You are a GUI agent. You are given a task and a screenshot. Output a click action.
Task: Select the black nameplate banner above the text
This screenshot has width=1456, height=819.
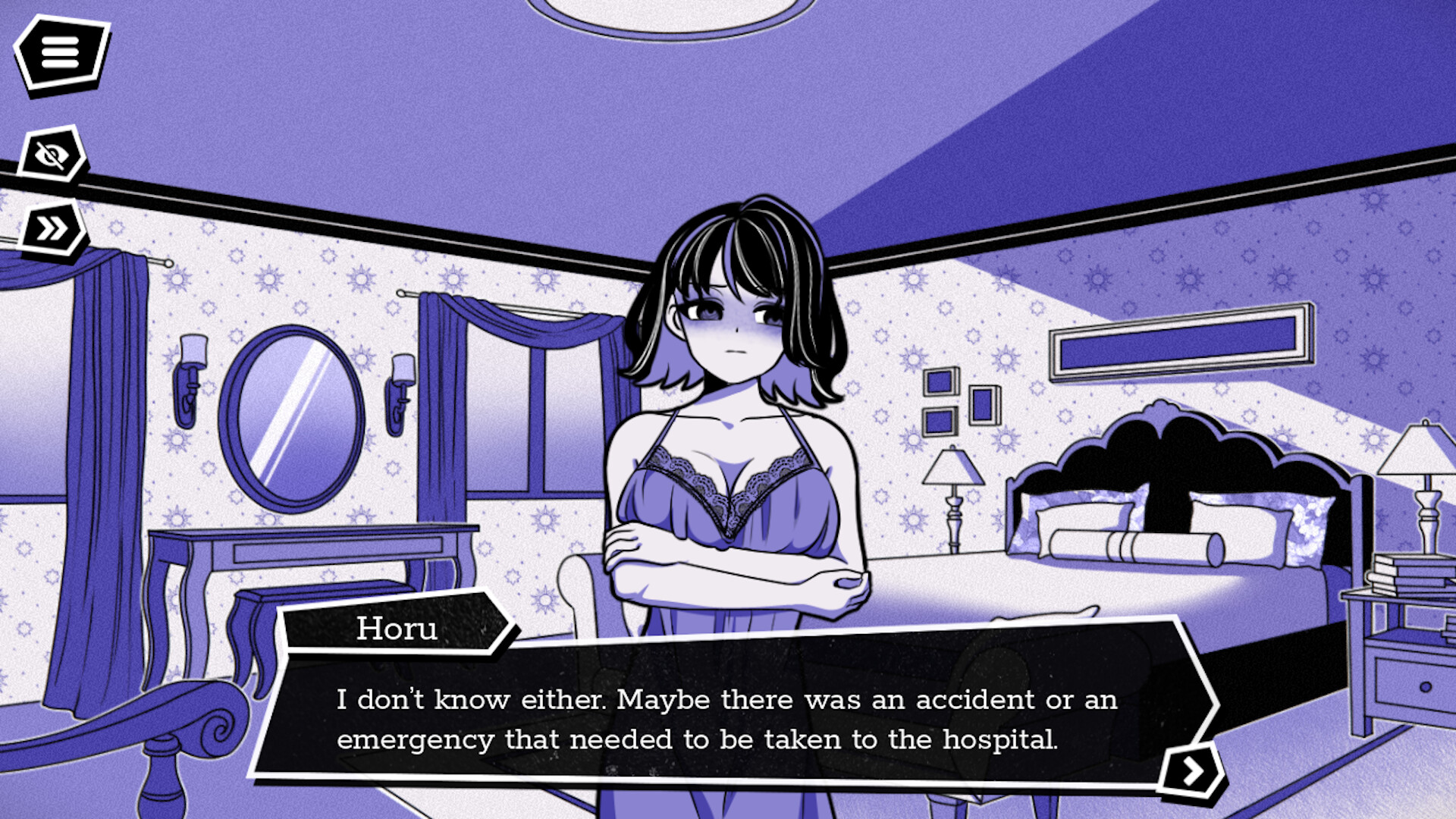pos(398,629)
